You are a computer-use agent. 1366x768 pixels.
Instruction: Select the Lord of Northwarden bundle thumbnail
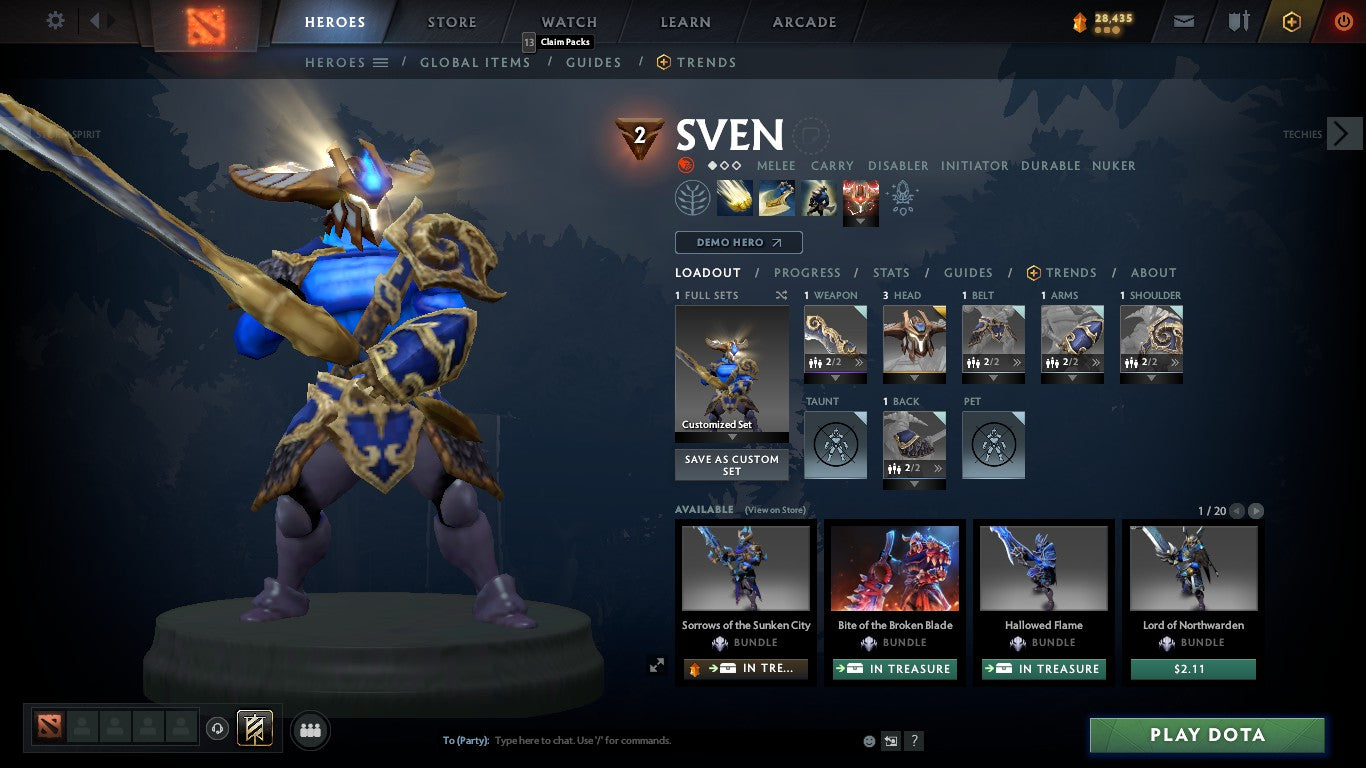[x=1192, y=568]
